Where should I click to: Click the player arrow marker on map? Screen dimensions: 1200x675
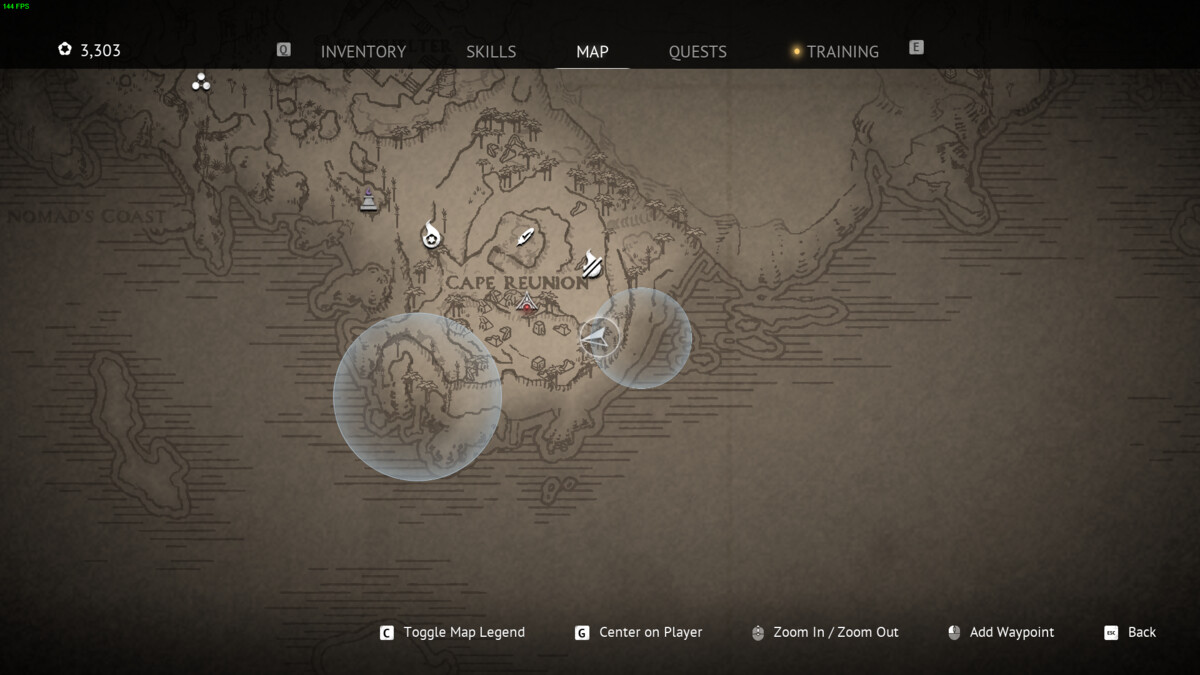[597, 337]
